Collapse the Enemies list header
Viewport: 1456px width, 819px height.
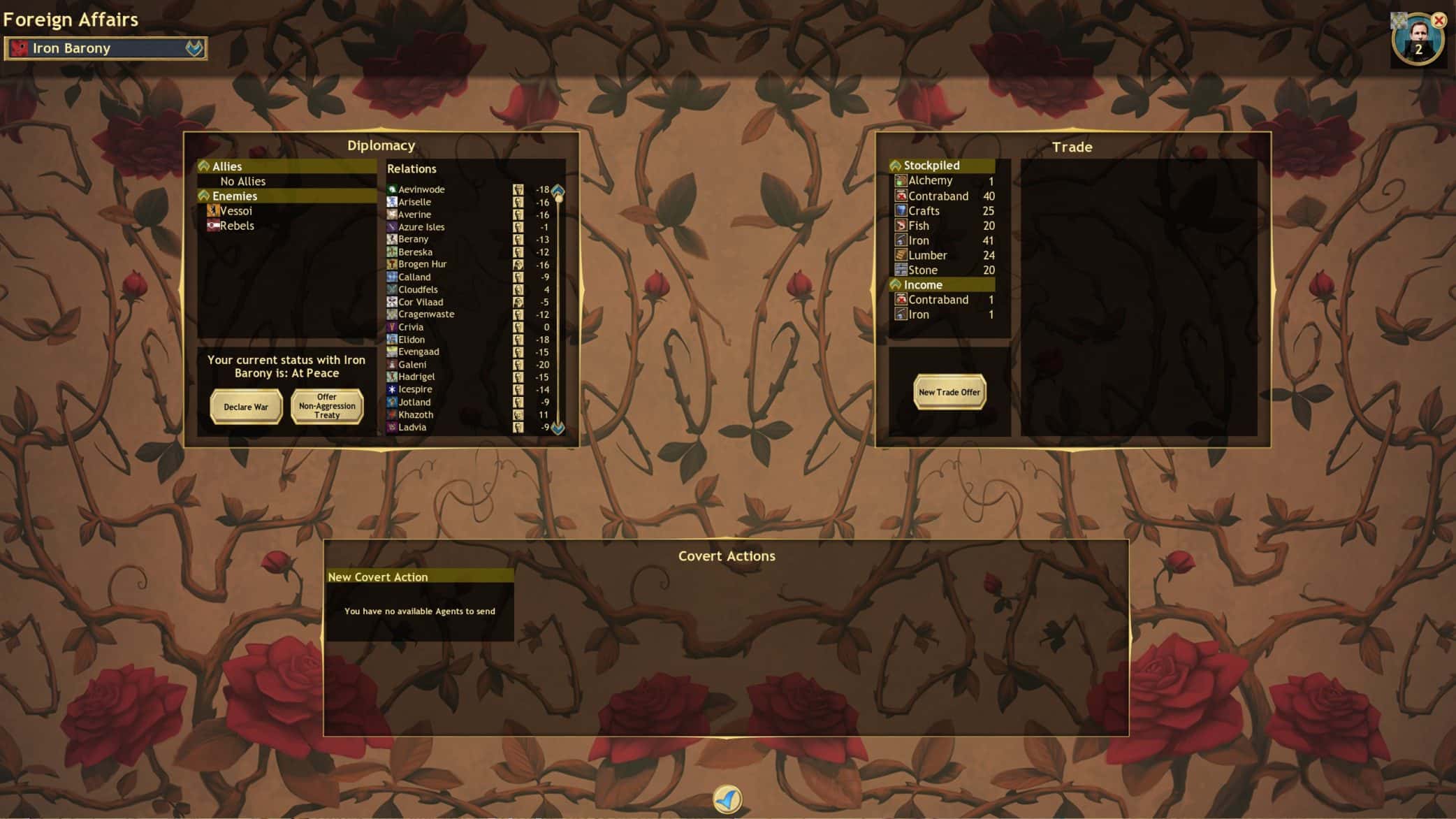point(204,196)
